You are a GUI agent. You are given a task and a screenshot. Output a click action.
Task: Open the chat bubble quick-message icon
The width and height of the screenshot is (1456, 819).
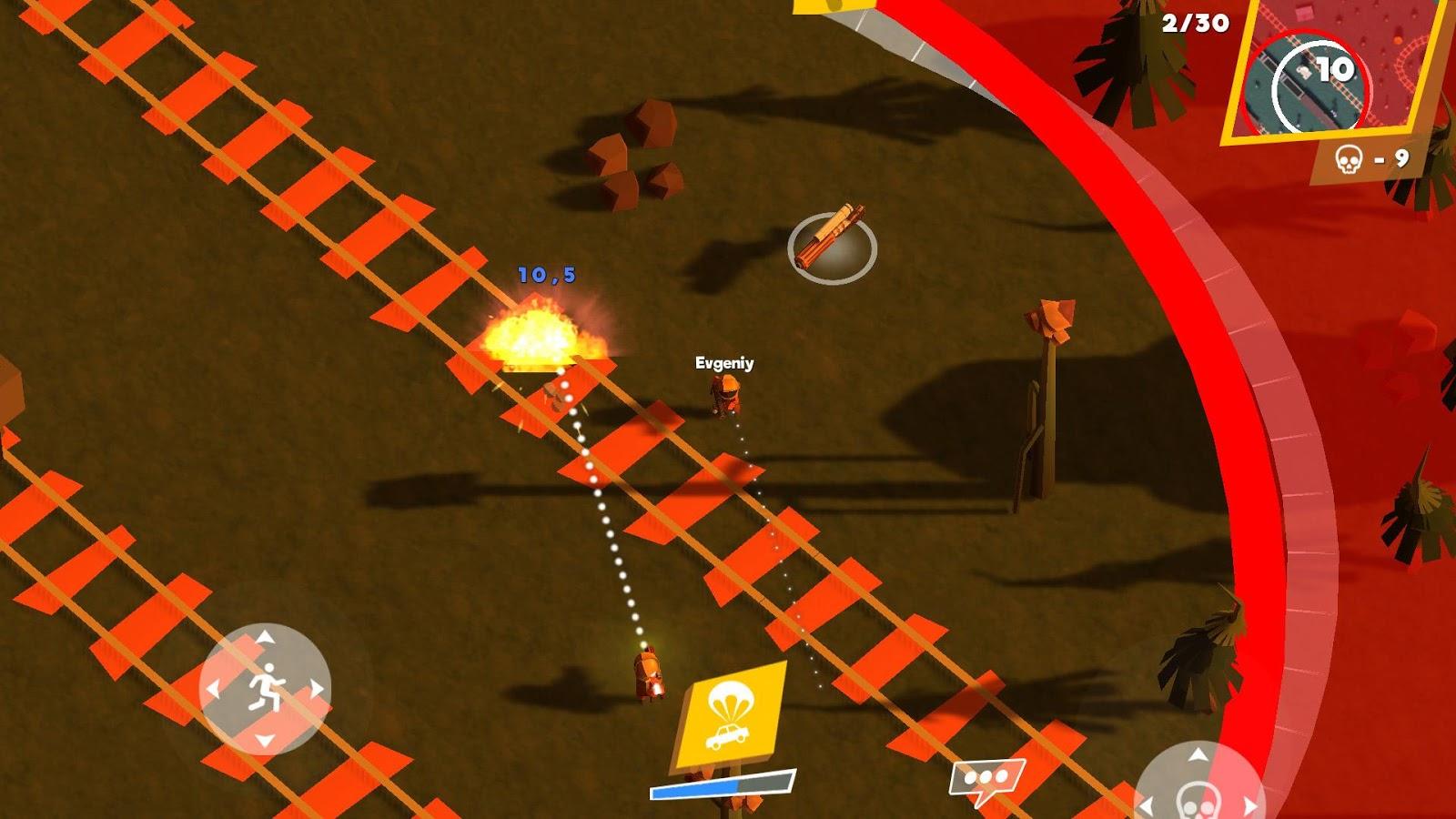[x=986, y=778]
